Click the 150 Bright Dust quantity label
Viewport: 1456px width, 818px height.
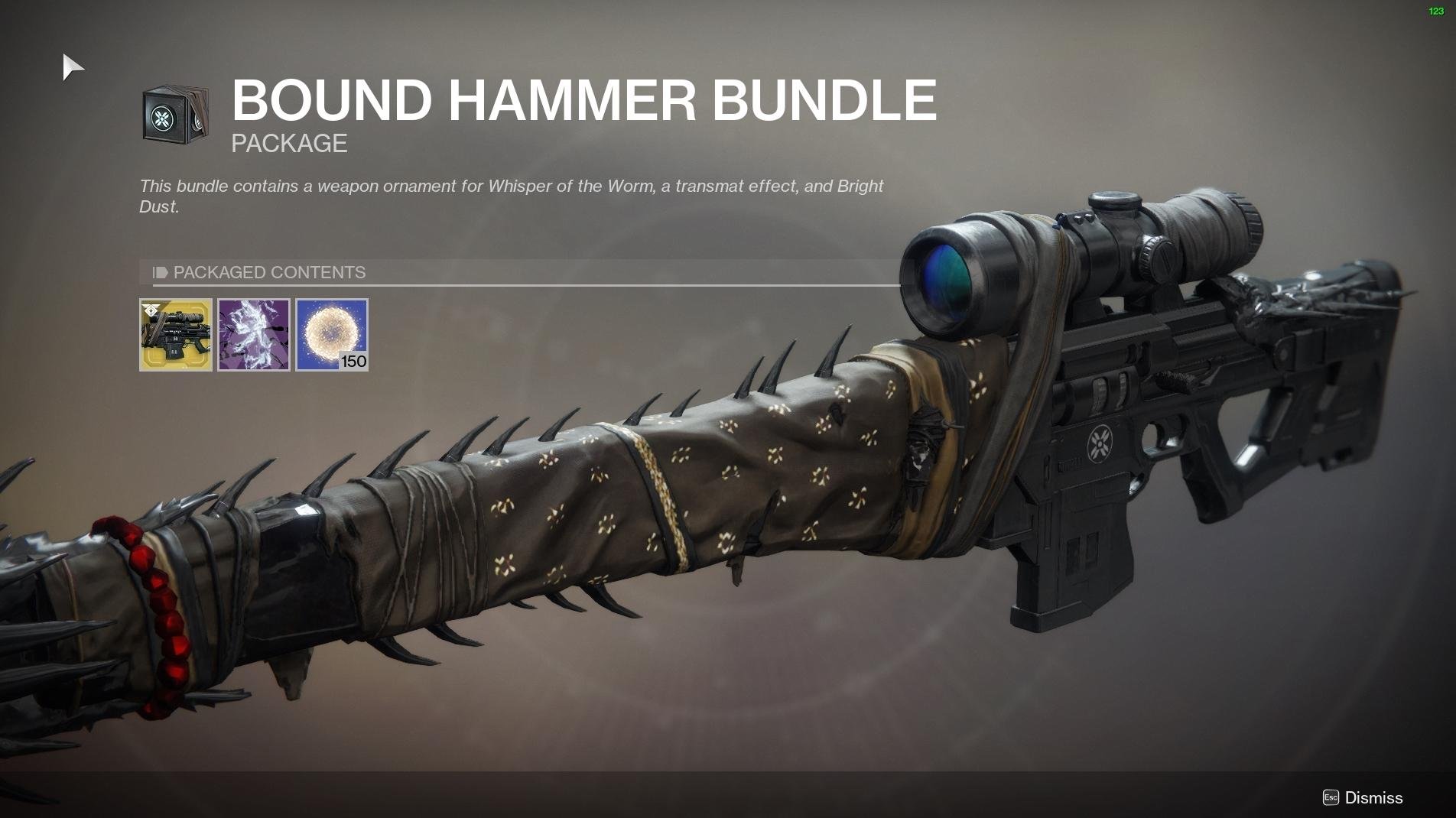point(353,362)
